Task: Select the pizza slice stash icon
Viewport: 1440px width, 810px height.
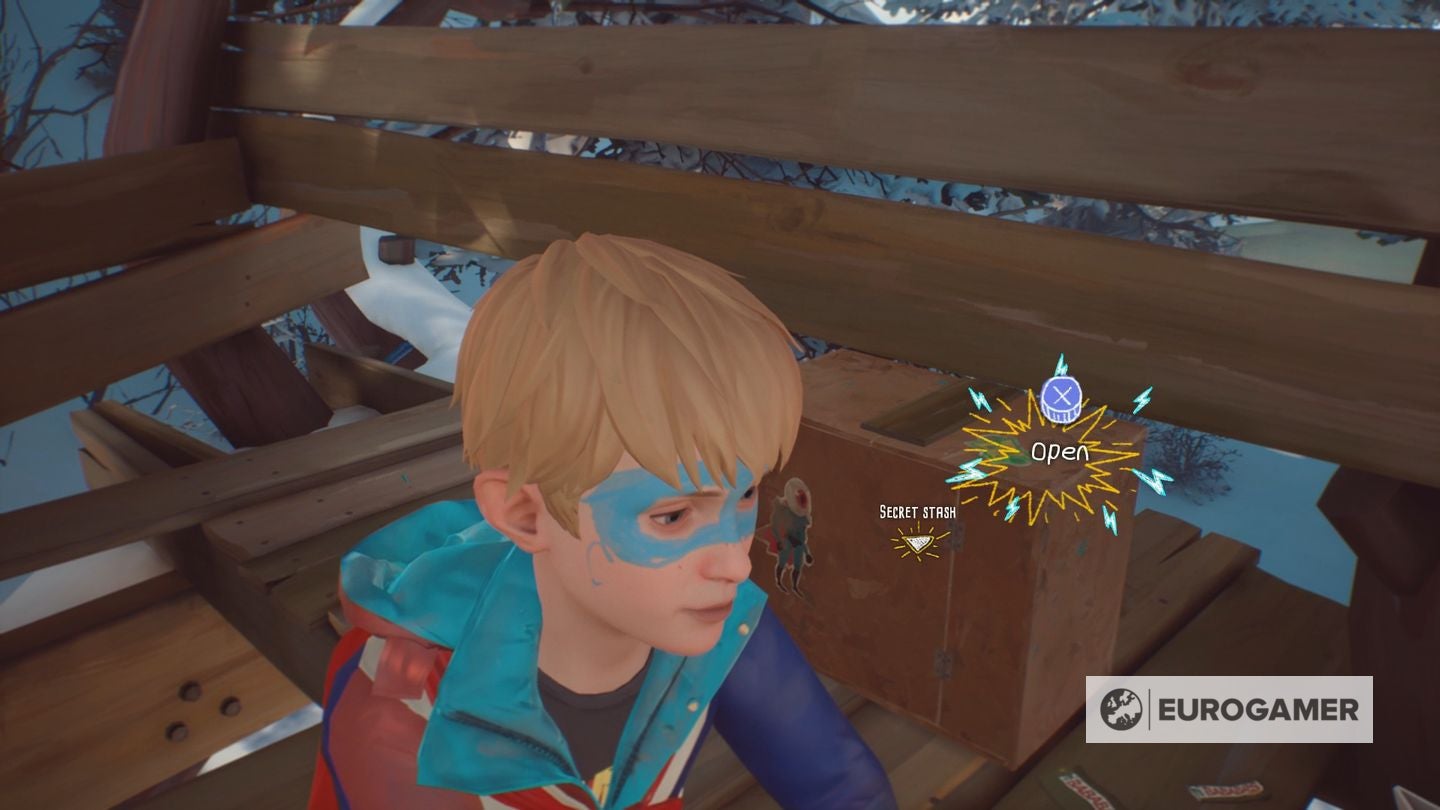Action: [916, 541]
